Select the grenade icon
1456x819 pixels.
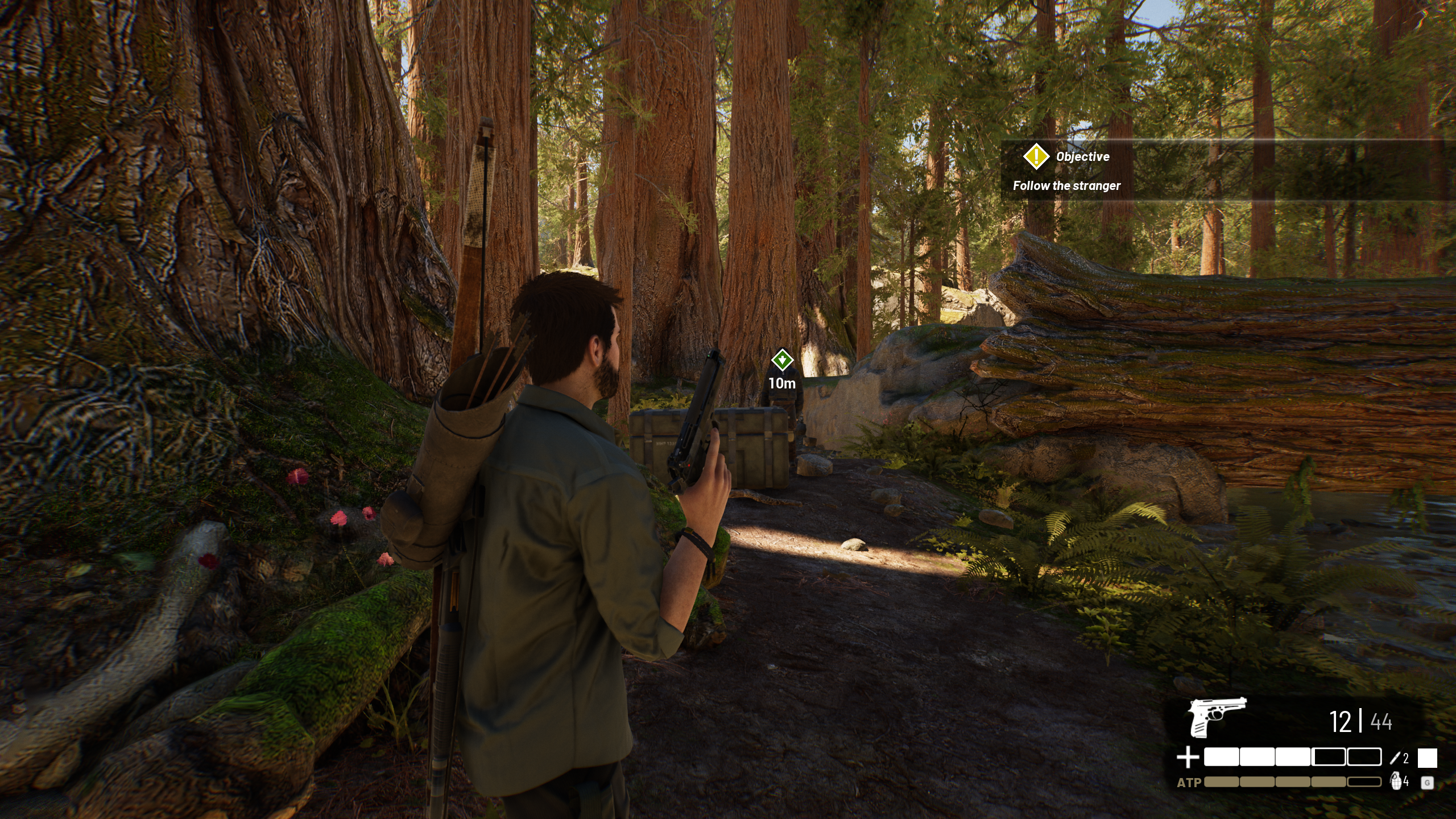coord(1396,781)
